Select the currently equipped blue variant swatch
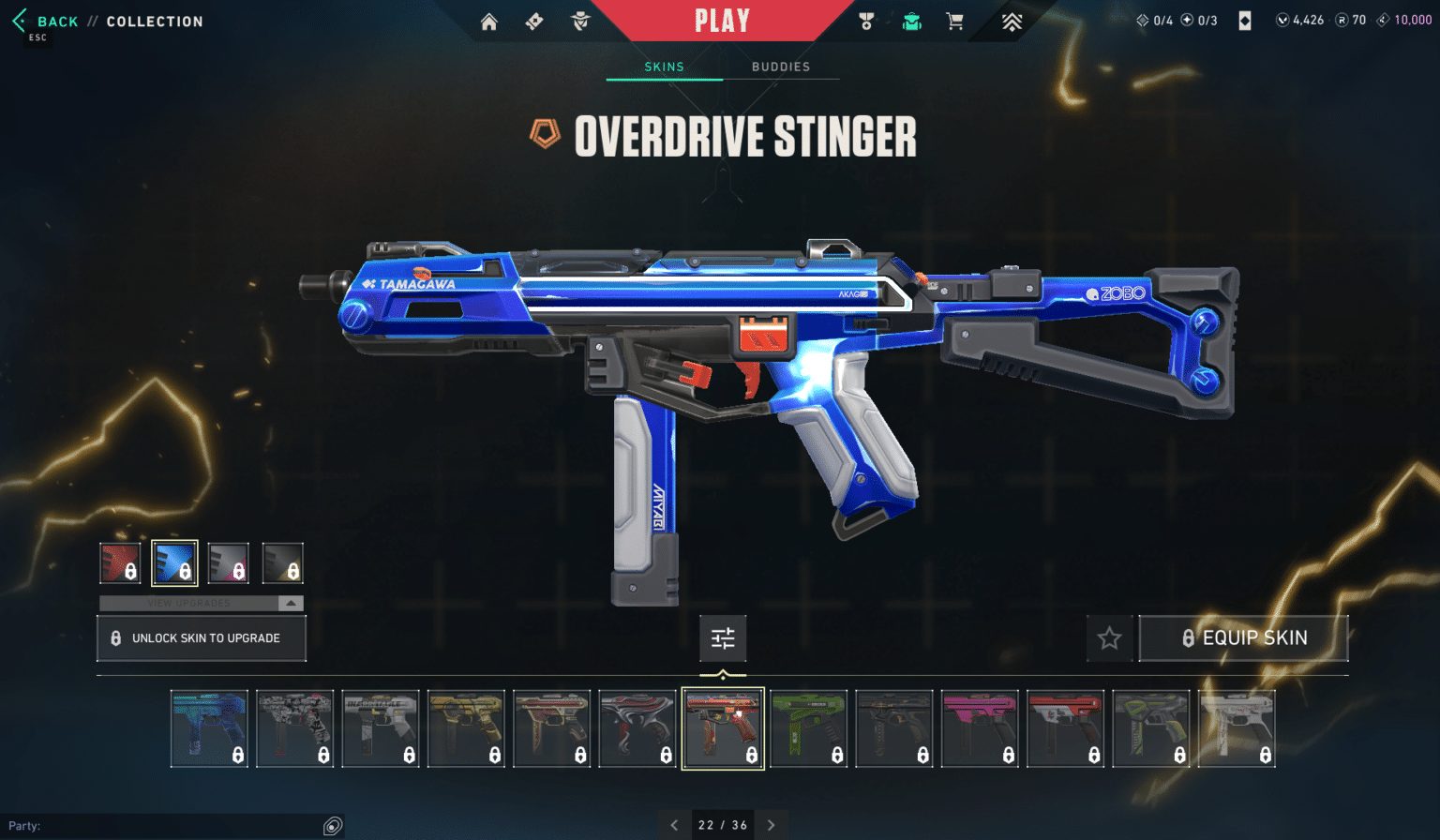The image size is (1440, 840). [174, 562]
